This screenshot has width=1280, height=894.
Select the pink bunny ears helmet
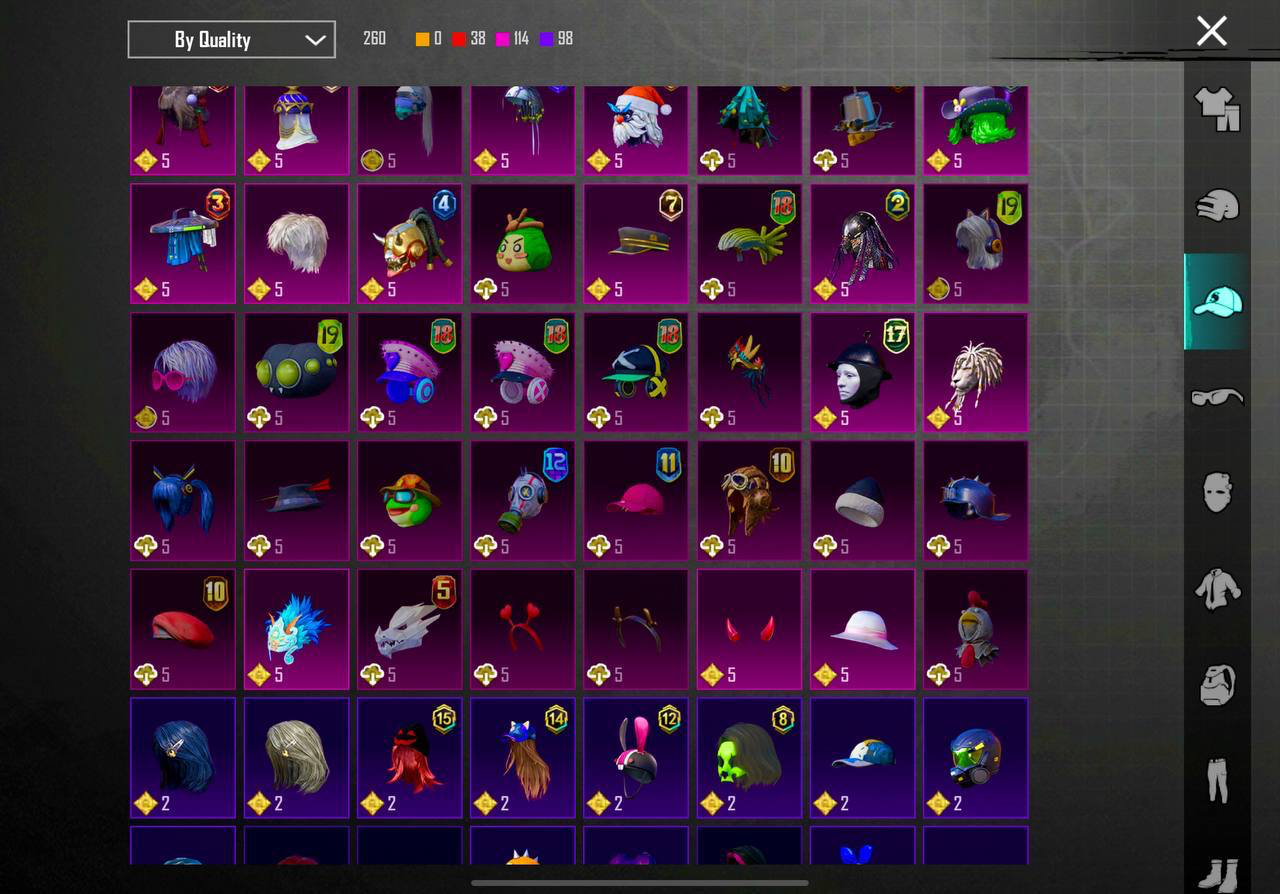pyautogui.click(x=636, y=757)
